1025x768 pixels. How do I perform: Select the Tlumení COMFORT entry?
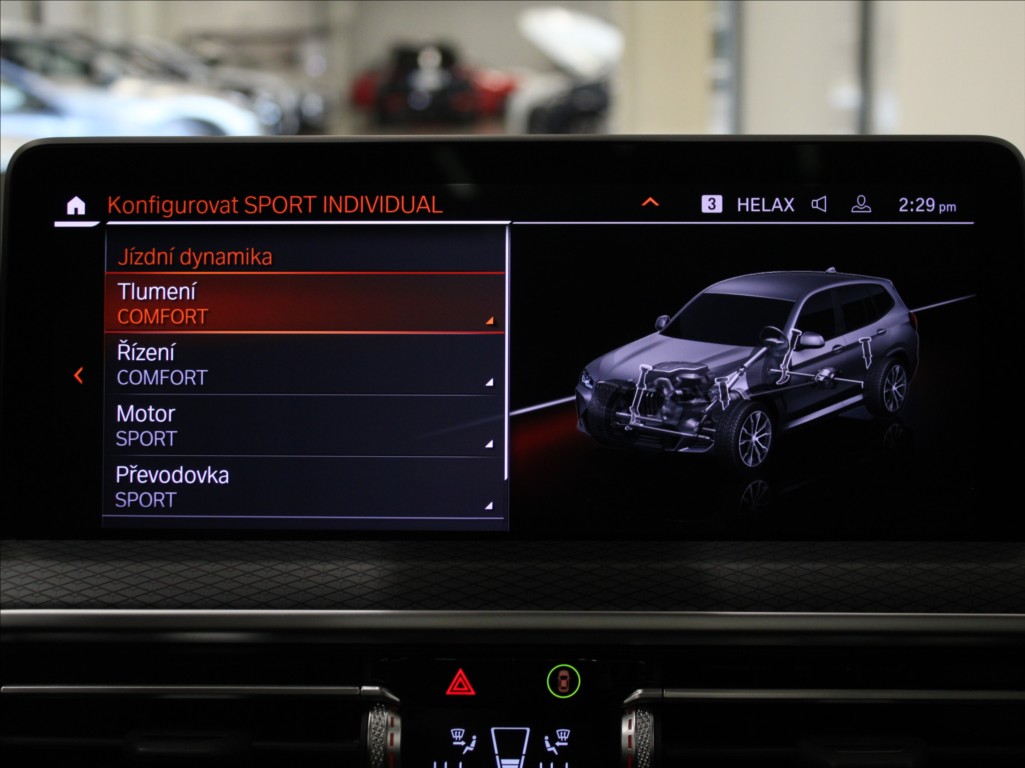(304, 304)
